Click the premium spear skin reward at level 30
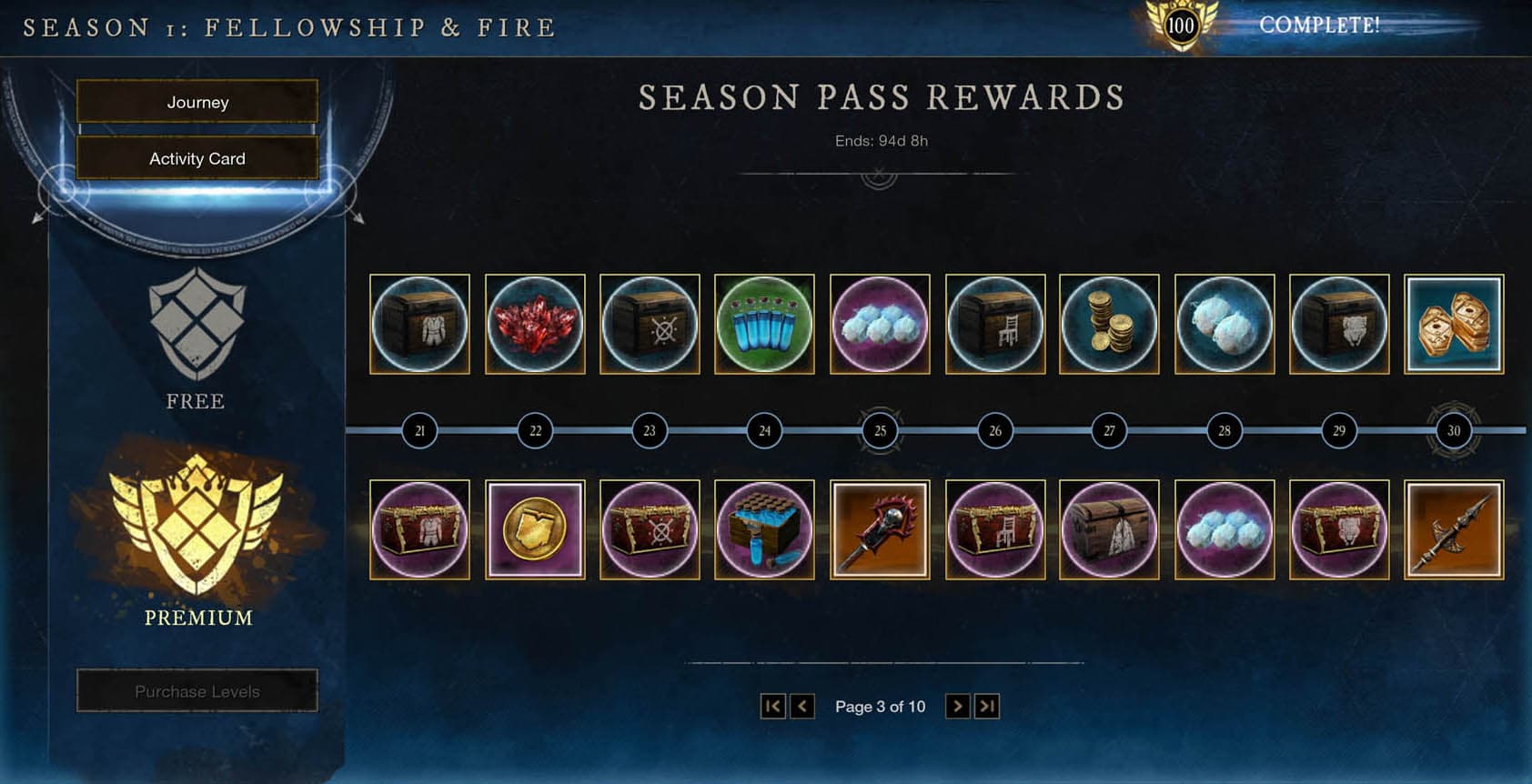1532x784 pixels. [x=1453, y=528]
